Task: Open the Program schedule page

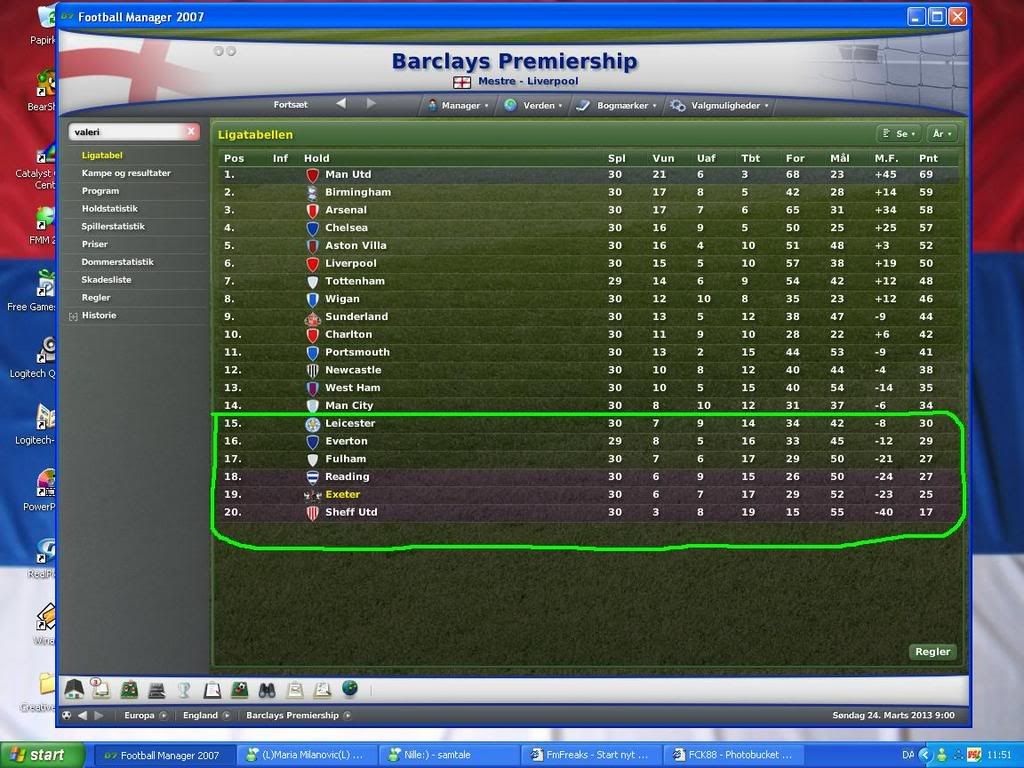Action: [x=100, y=191]
